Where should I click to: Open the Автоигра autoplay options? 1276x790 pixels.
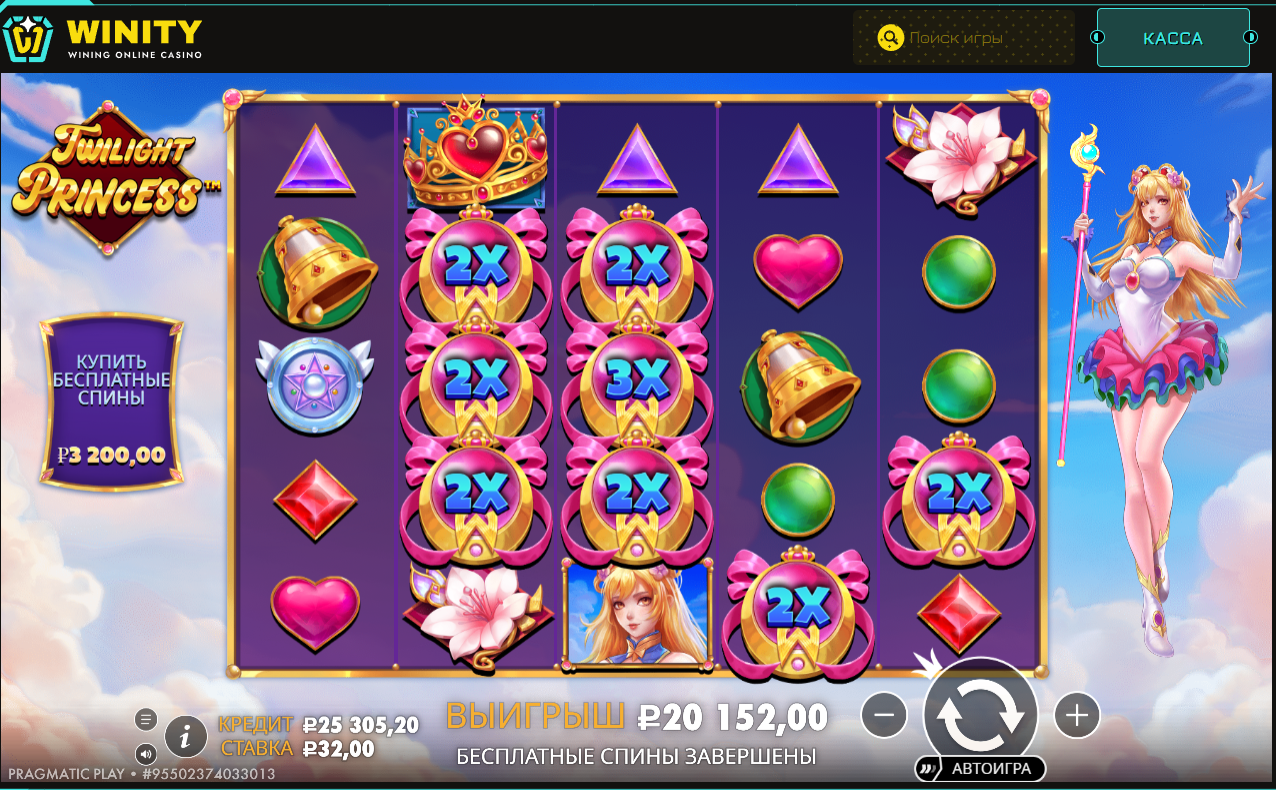980,769
